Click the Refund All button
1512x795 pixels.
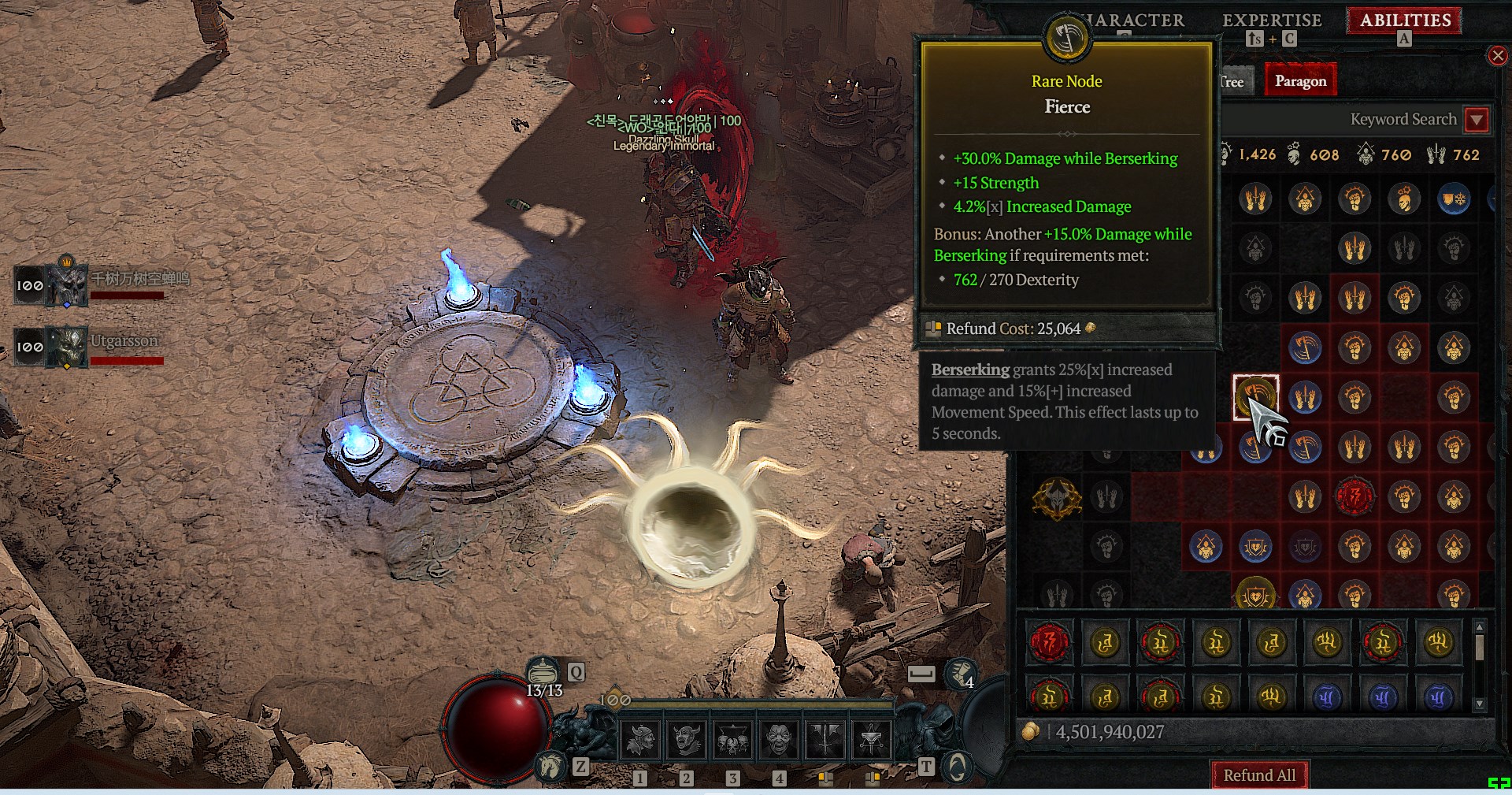click(x=1258, y=775)
